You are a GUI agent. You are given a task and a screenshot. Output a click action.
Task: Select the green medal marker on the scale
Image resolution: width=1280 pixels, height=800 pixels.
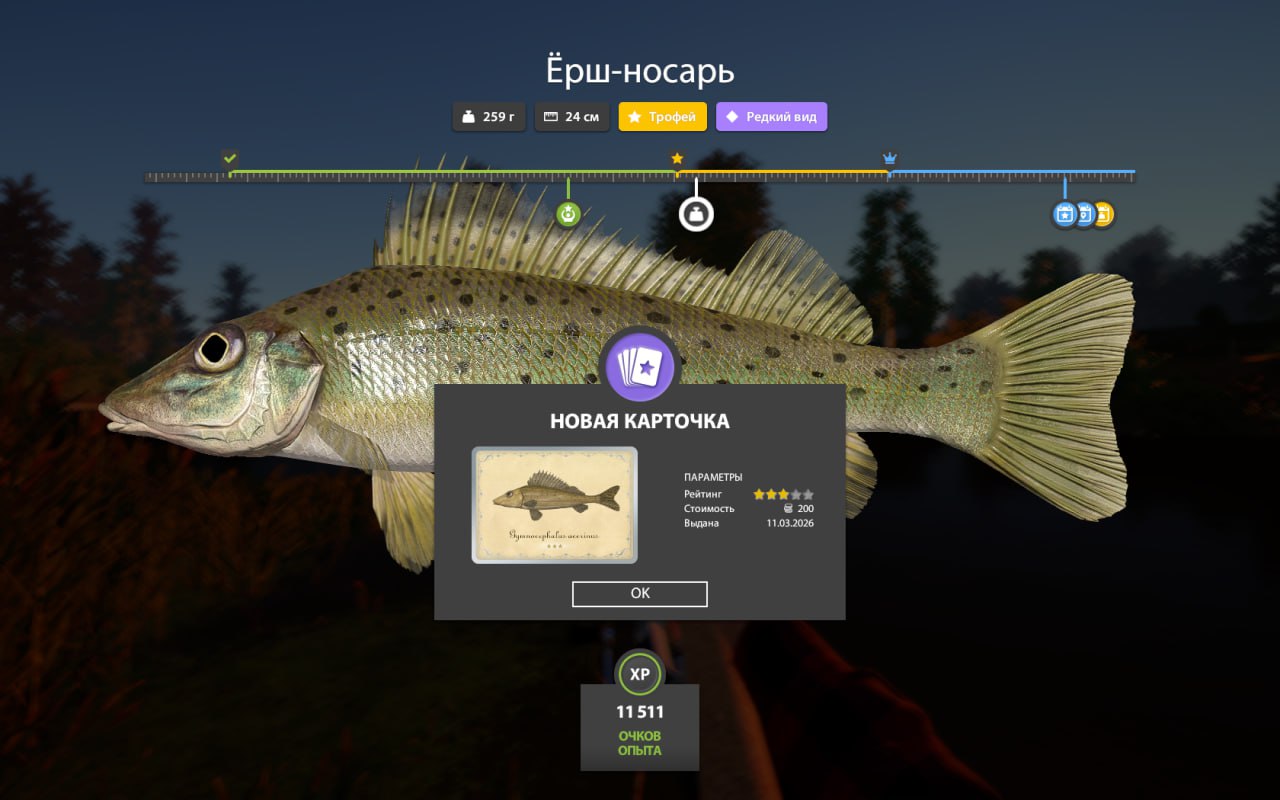pos(568,213)
